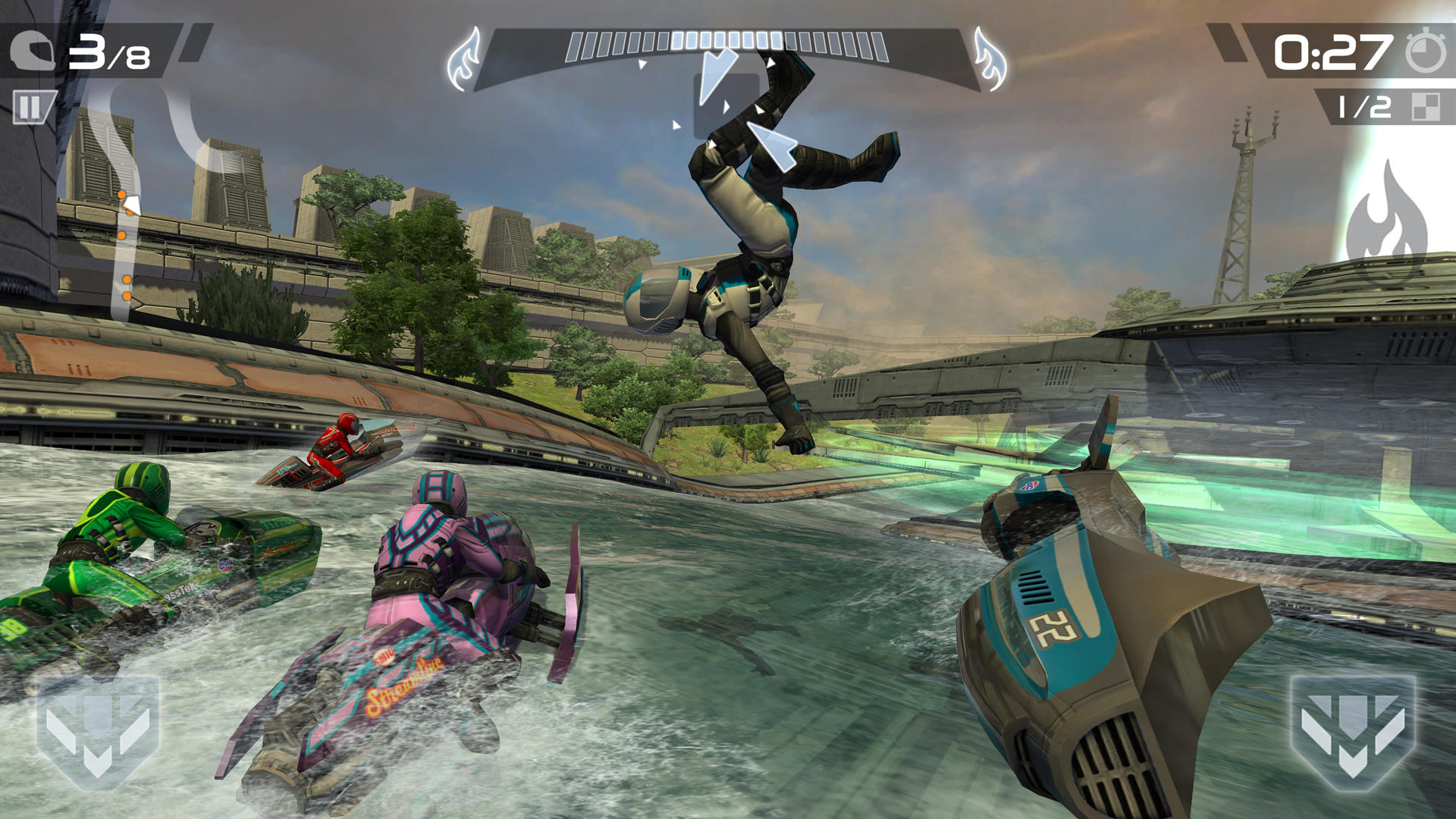Select the helmet lap-position icon
1456x819 pixels.
coord(34,51)
